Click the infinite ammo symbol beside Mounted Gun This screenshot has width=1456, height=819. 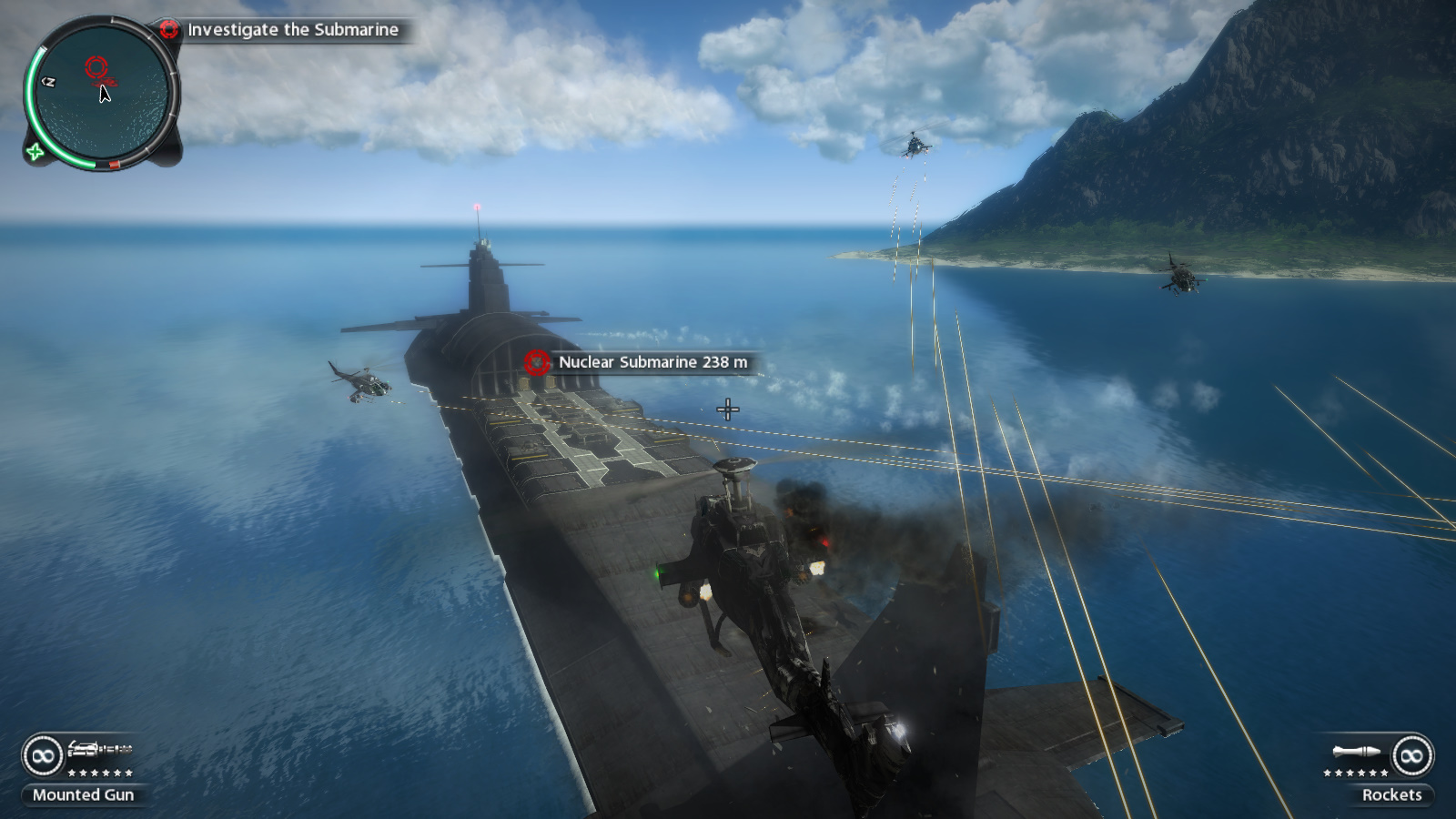(x=43, y=755)
